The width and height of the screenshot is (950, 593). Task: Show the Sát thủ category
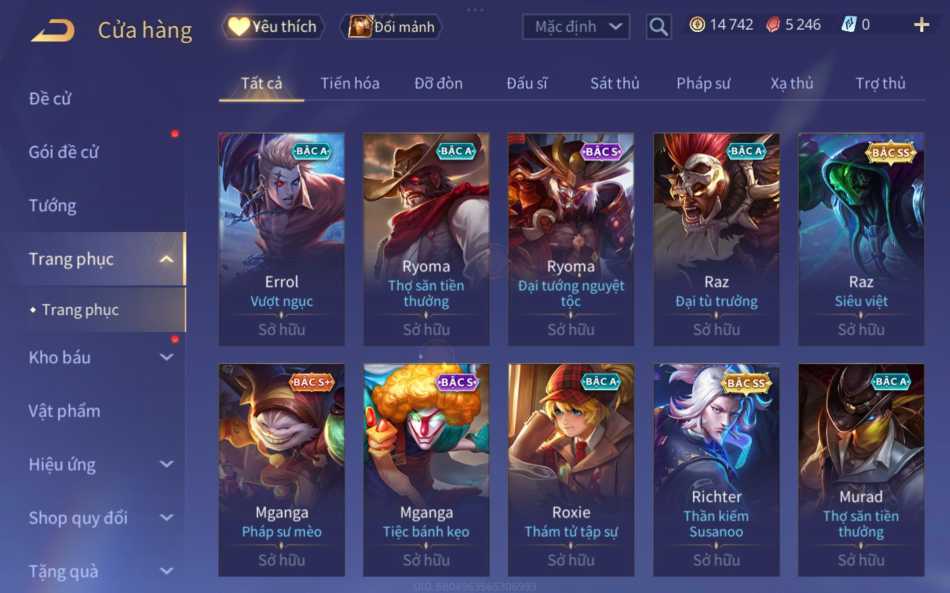coord(614,83)
